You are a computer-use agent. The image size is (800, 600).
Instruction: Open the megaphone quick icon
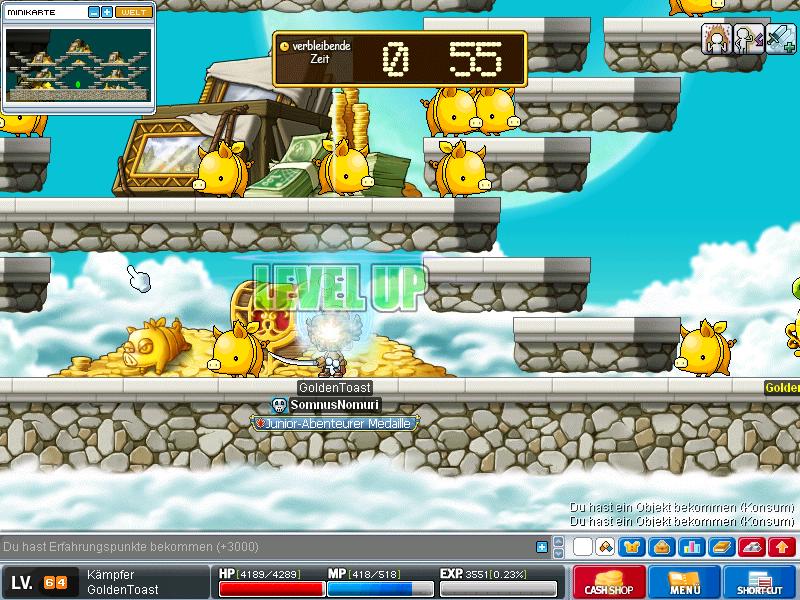click(x=605, y=547)
